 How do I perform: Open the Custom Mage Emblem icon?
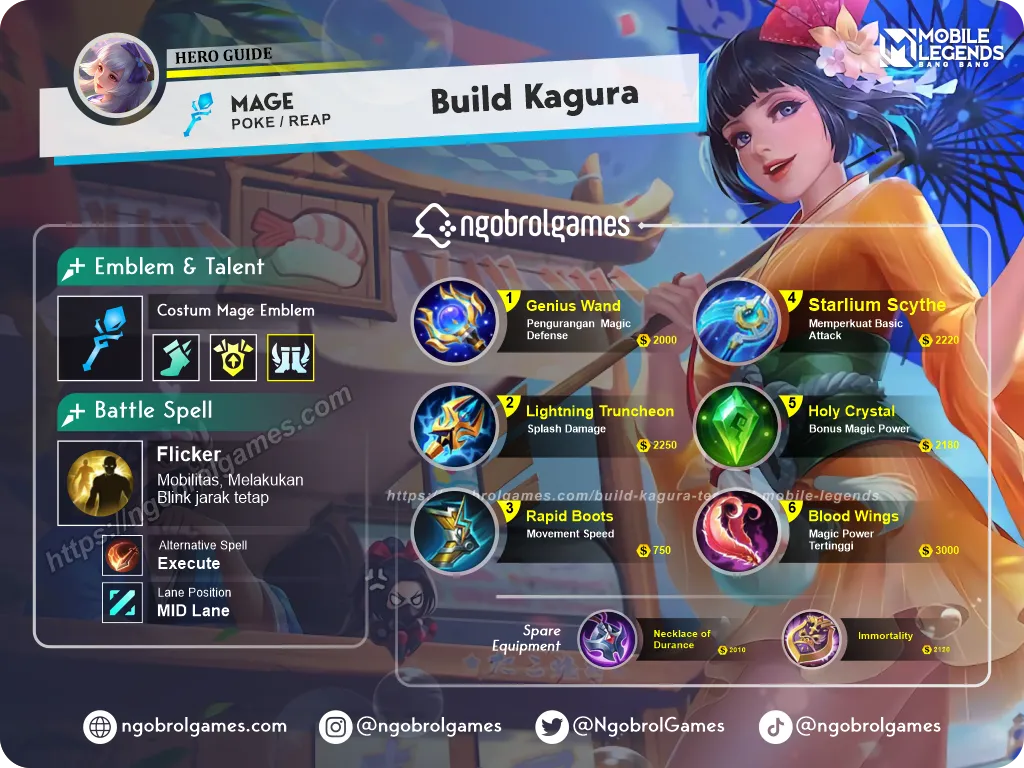99,338
